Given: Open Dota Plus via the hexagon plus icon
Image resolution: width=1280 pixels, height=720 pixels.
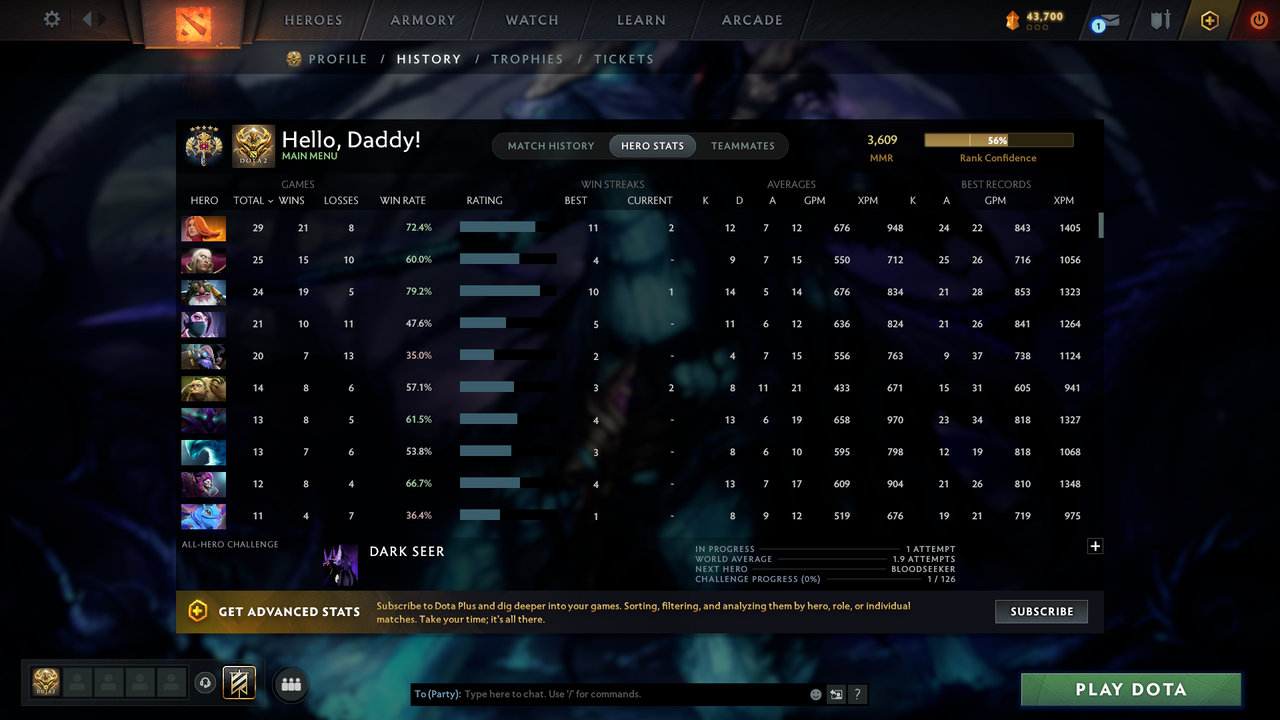Looking at the screenshot, I should point(1209,19).
